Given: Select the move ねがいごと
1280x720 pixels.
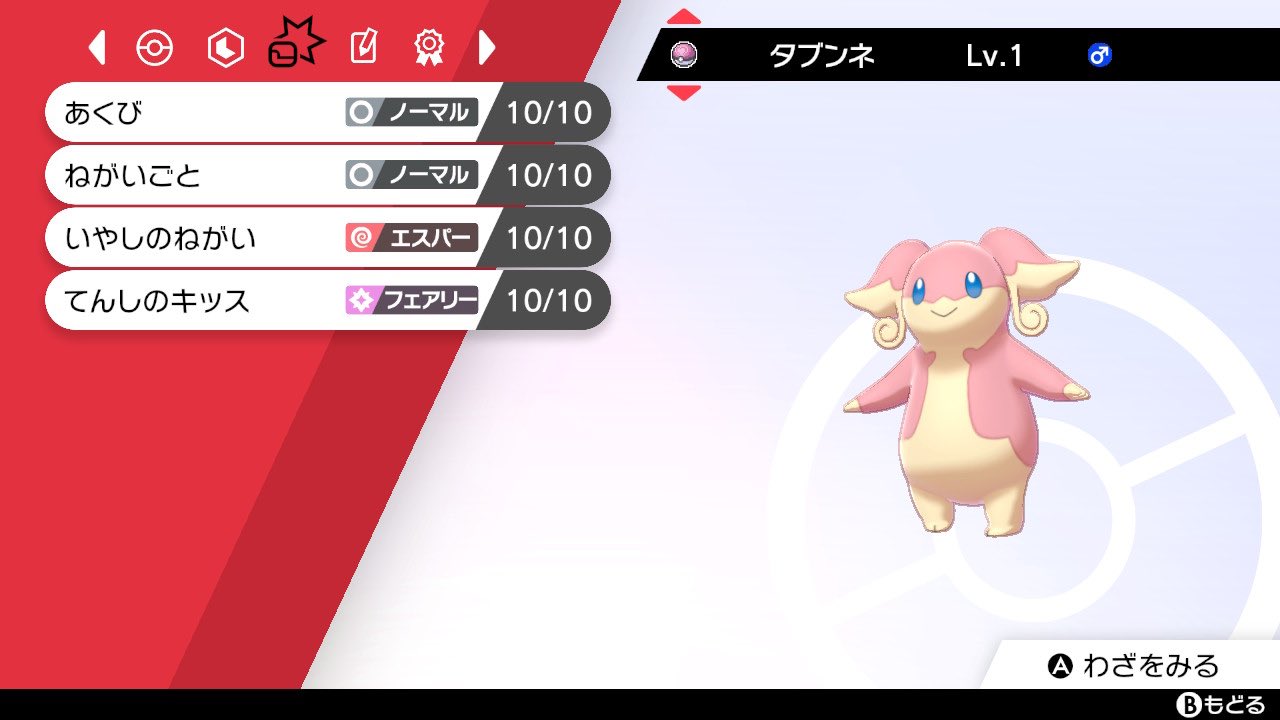Looking at the screenshot, I should pyautogui.click(x=200, y=175).
